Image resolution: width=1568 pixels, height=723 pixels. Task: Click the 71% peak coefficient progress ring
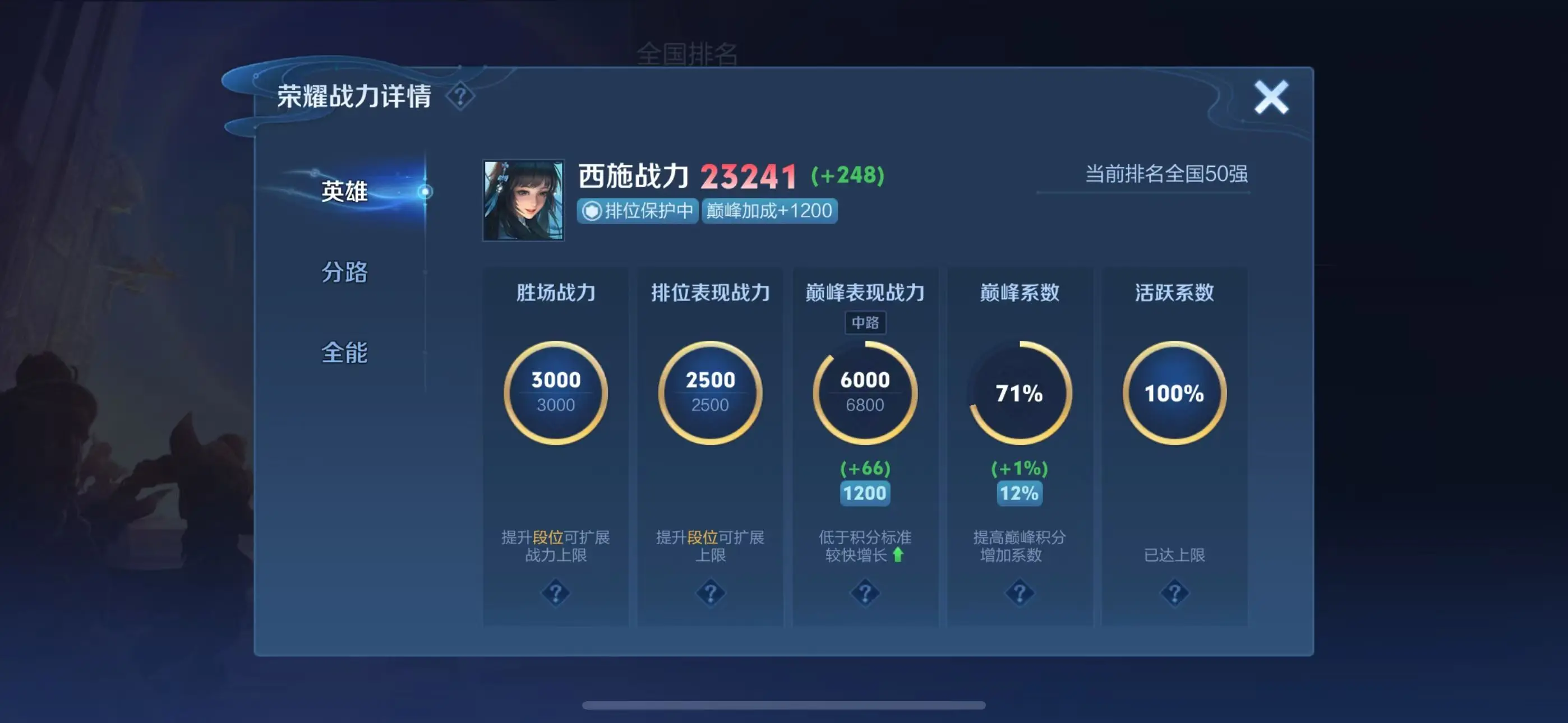click(1020, 394)
